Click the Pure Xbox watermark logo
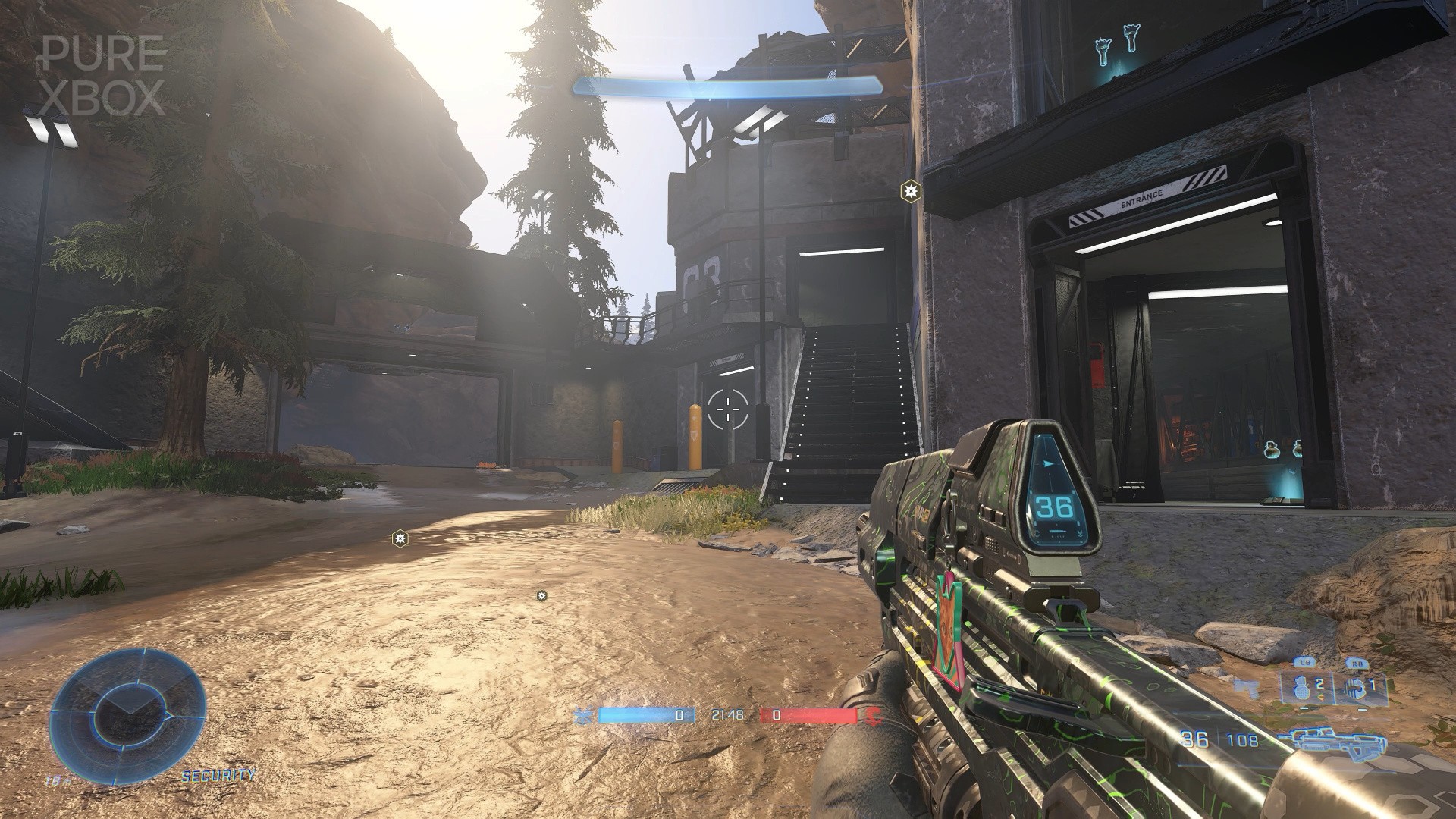Image resolution: width=1456 pixels, height=819 pixels. tap(104, 75)
